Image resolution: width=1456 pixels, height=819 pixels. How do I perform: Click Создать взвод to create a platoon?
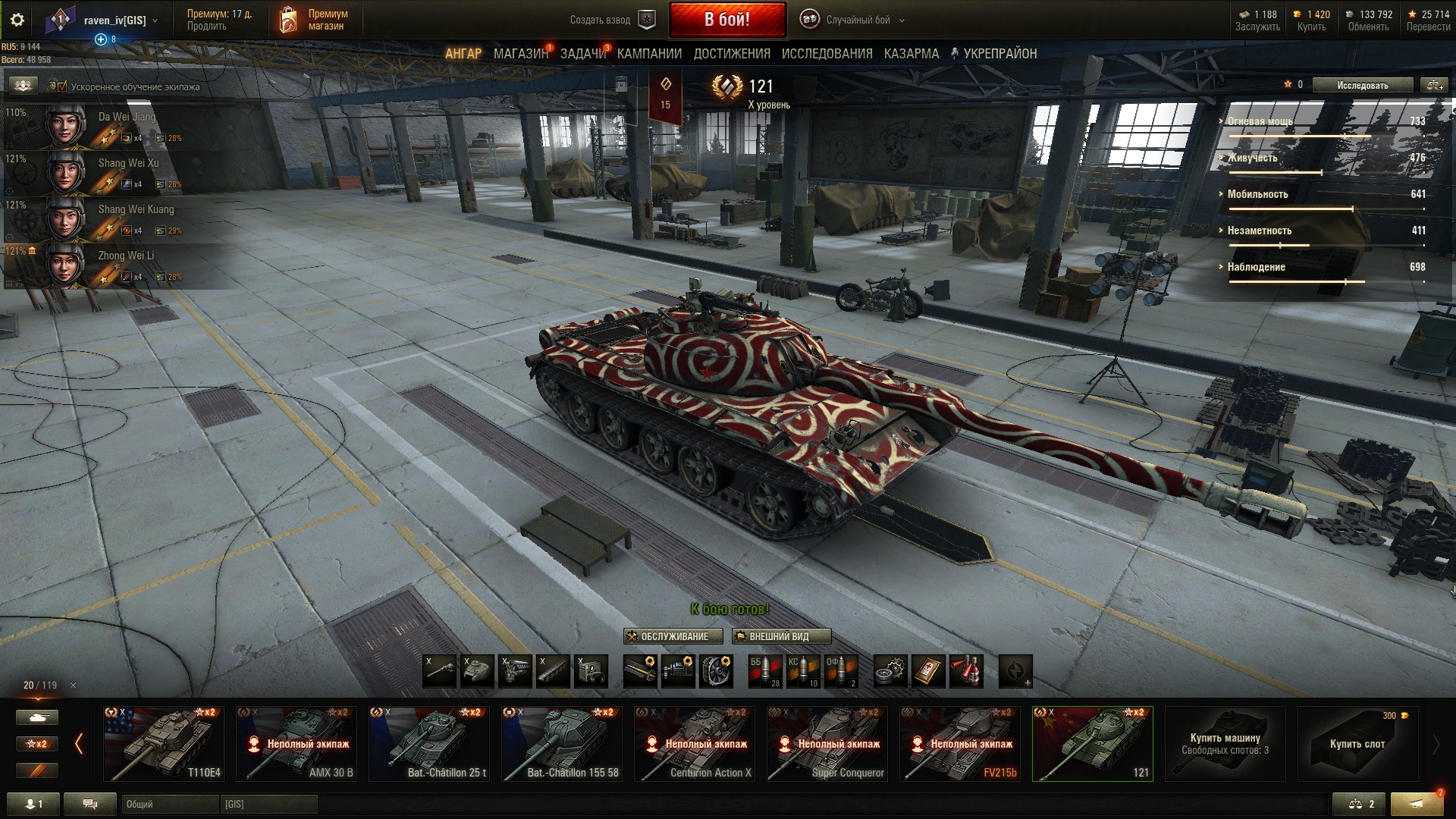coord(611,20)
